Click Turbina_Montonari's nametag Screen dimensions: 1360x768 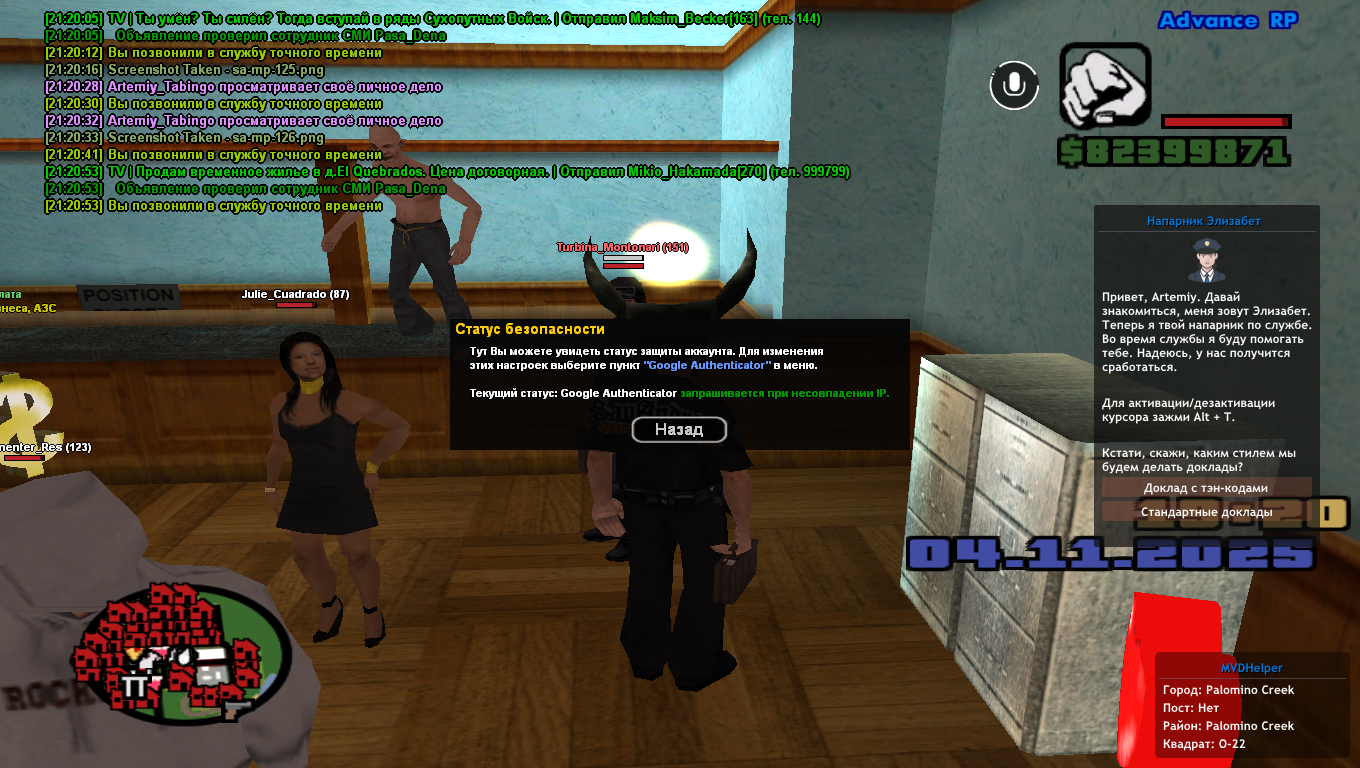point(621,248)
